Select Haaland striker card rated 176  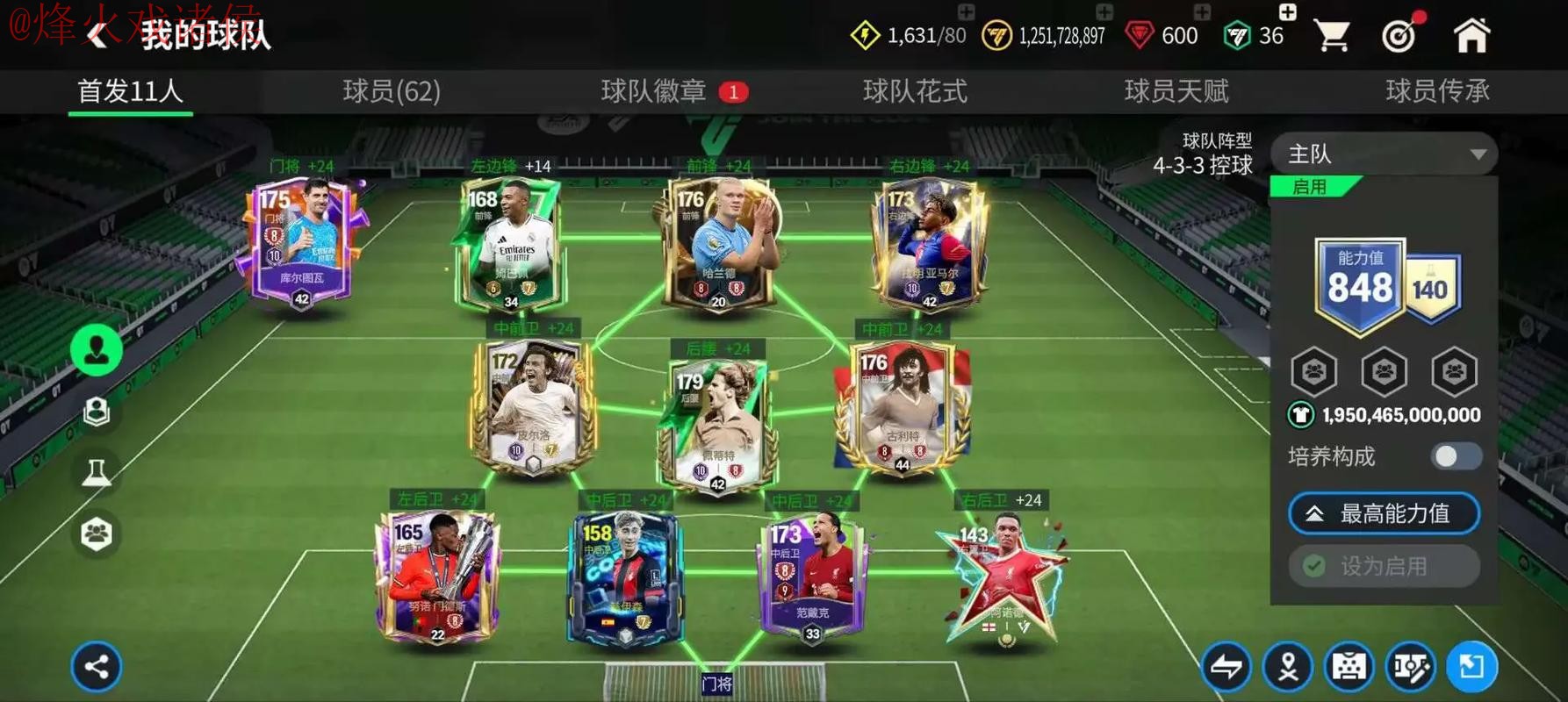coord(719,243)
